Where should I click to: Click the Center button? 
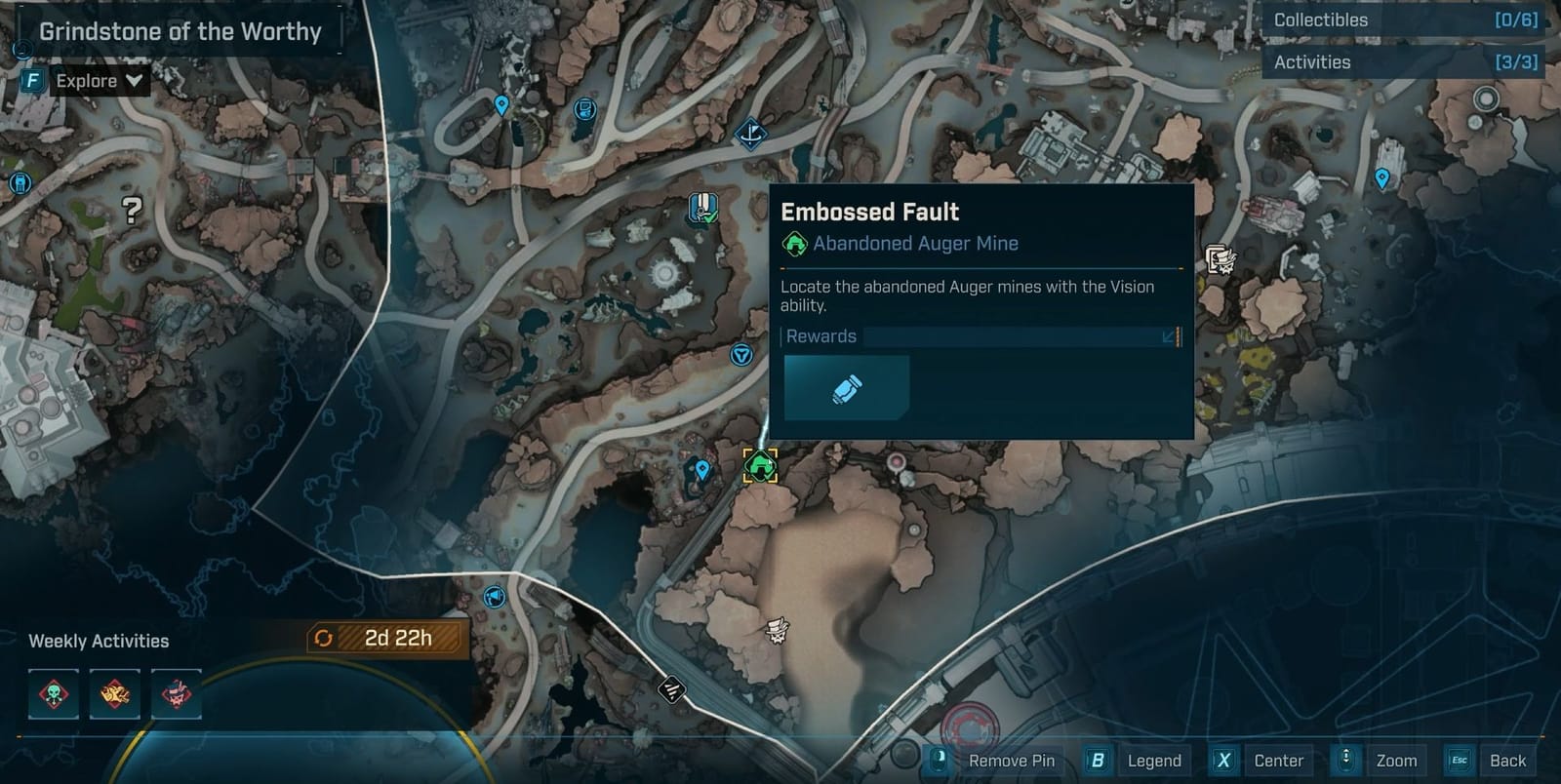tap(1278, 761)
